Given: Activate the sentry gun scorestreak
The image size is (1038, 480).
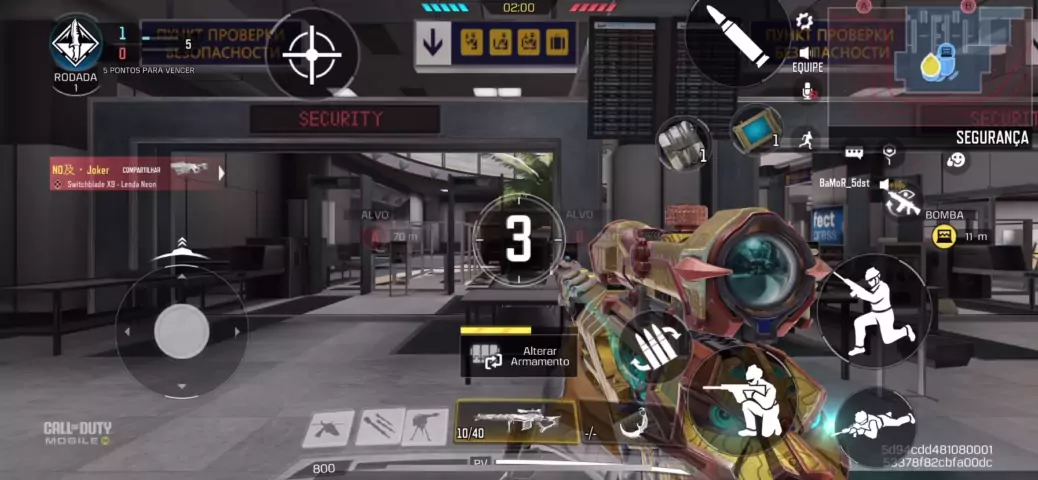Looking at the screenshot, I should [x=425, y=427].
